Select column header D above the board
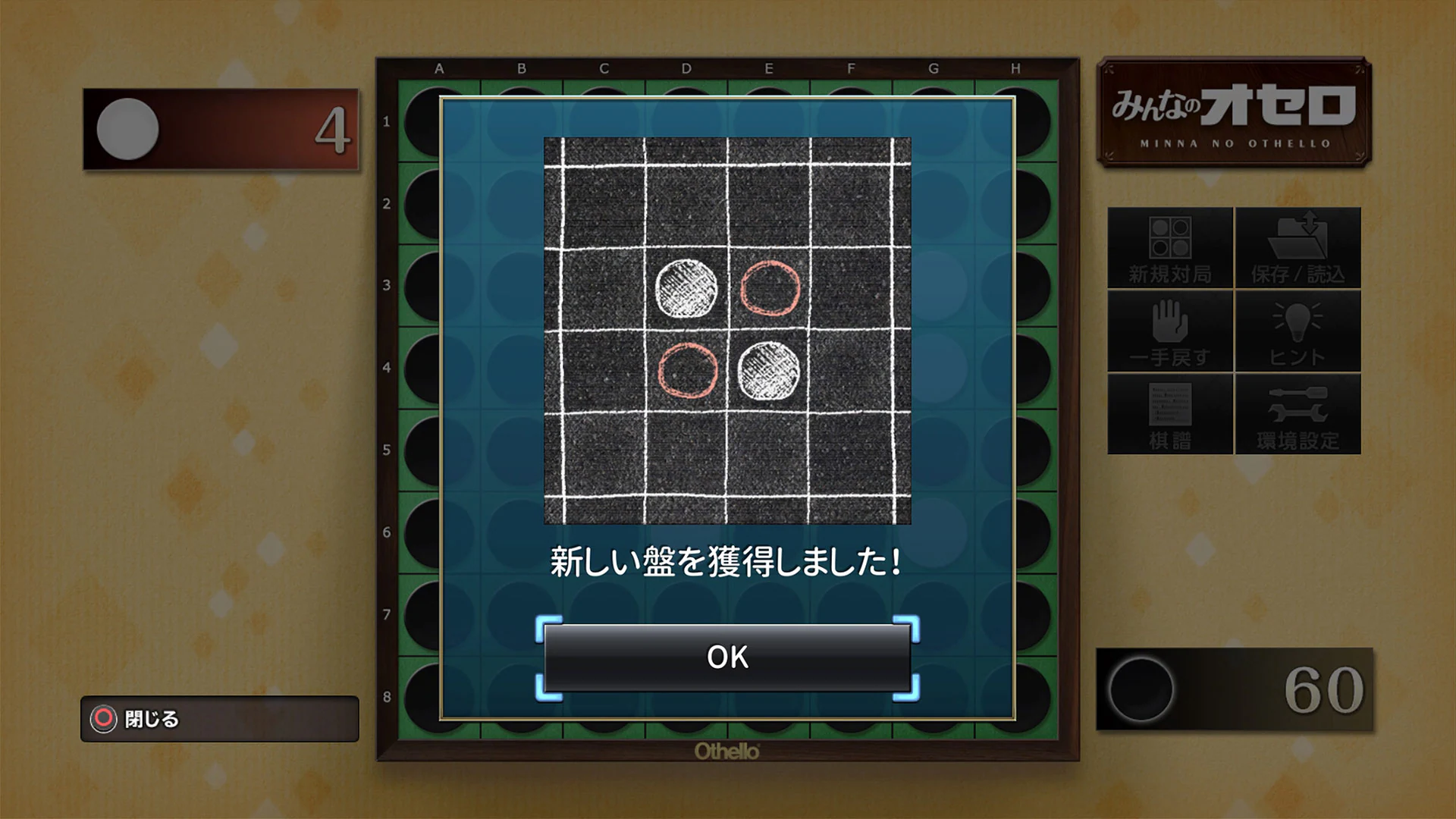The width and height of the screenshot is (1456, 819). click(686, 67)
